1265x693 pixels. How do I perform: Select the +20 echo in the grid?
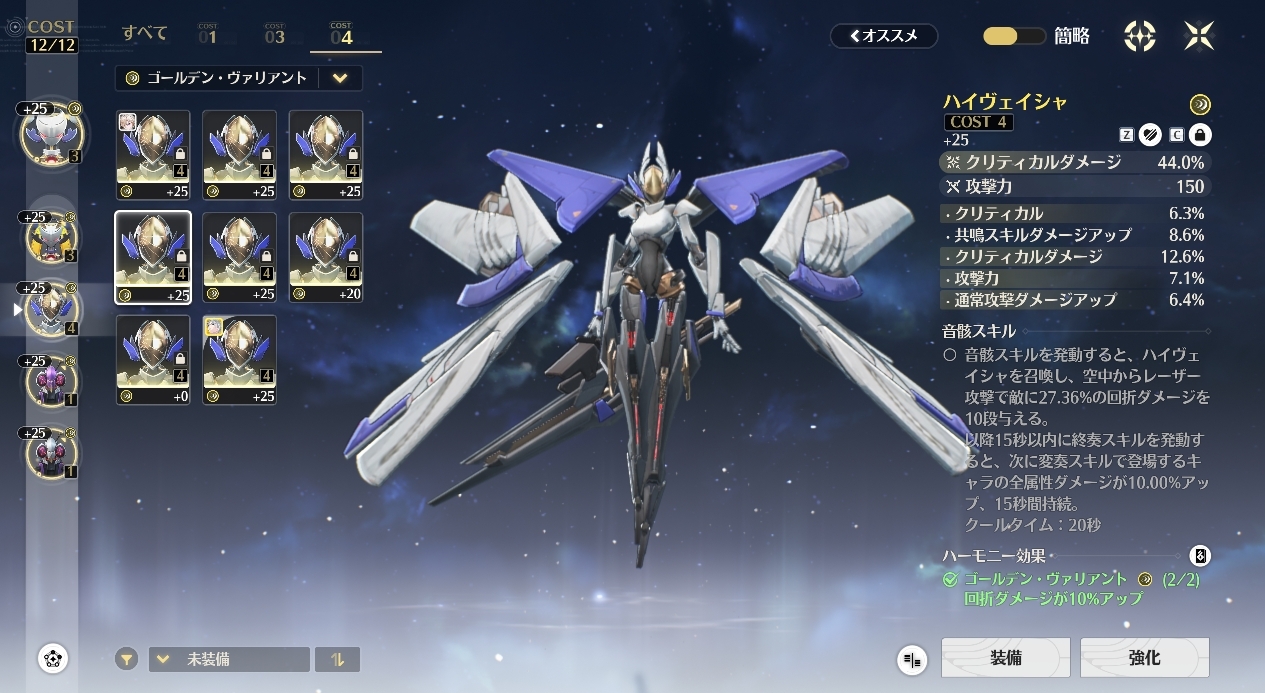click(326, 257)
